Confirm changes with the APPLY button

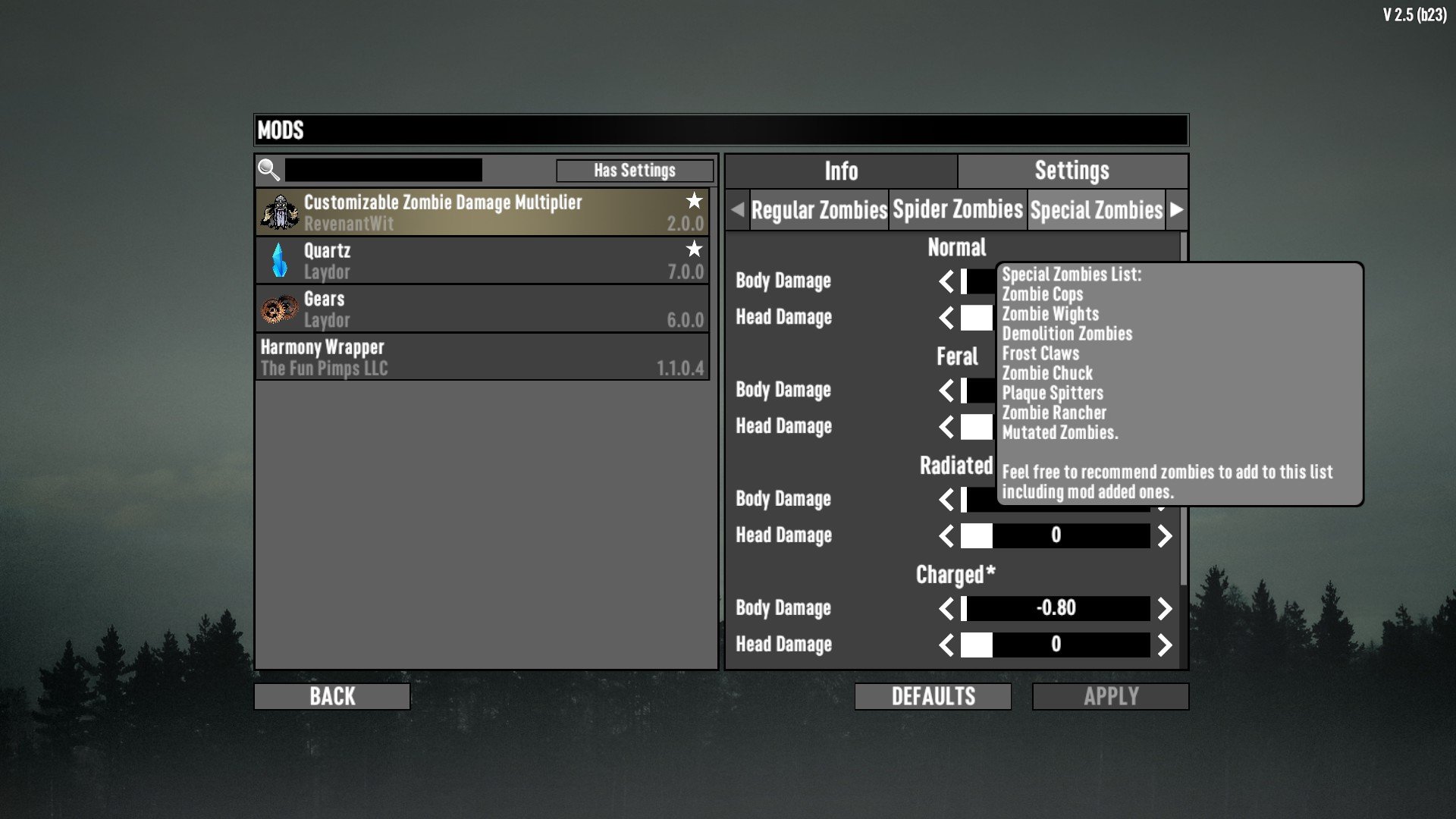tap(1110, 696)
